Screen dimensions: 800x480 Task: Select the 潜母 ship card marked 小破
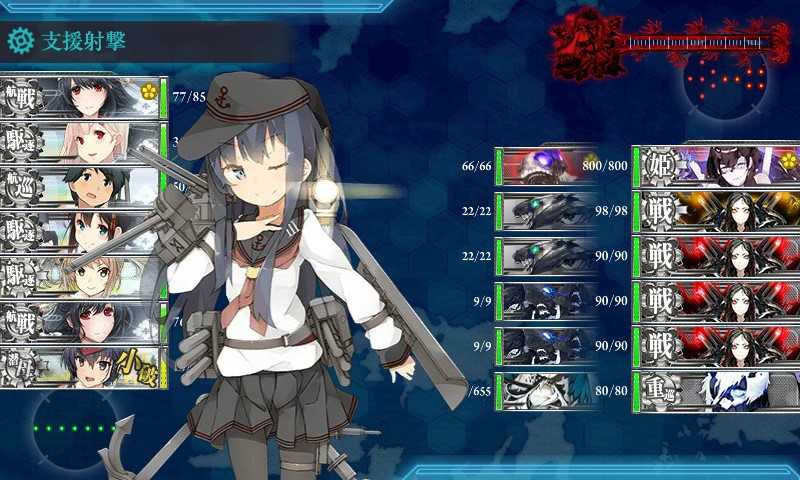coord(80,366)
